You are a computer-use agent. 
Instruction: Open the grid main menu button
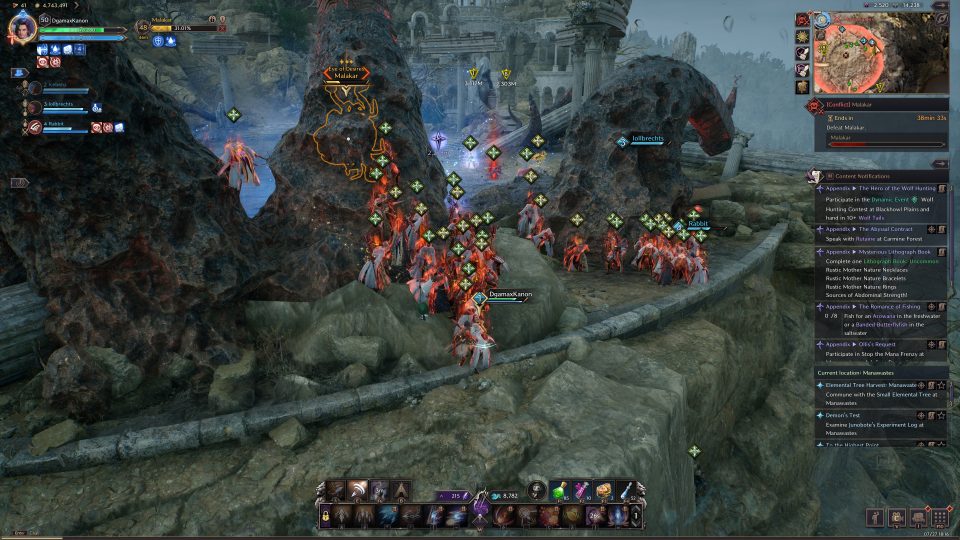[x=940, y=517]
